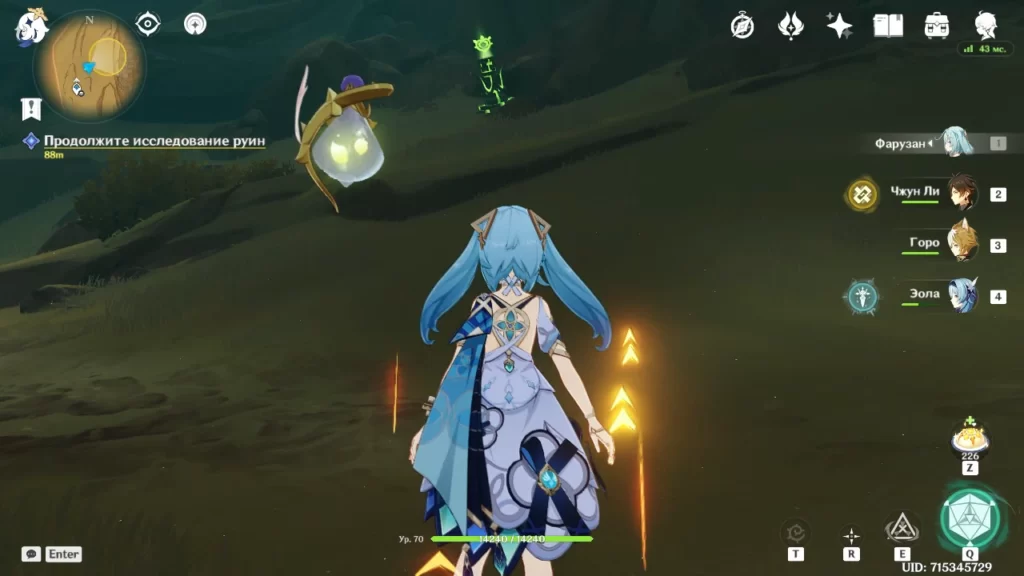Toggle the eye-shaped sight icon
The height and width of the screenshot is (576, 1024).
148,23
